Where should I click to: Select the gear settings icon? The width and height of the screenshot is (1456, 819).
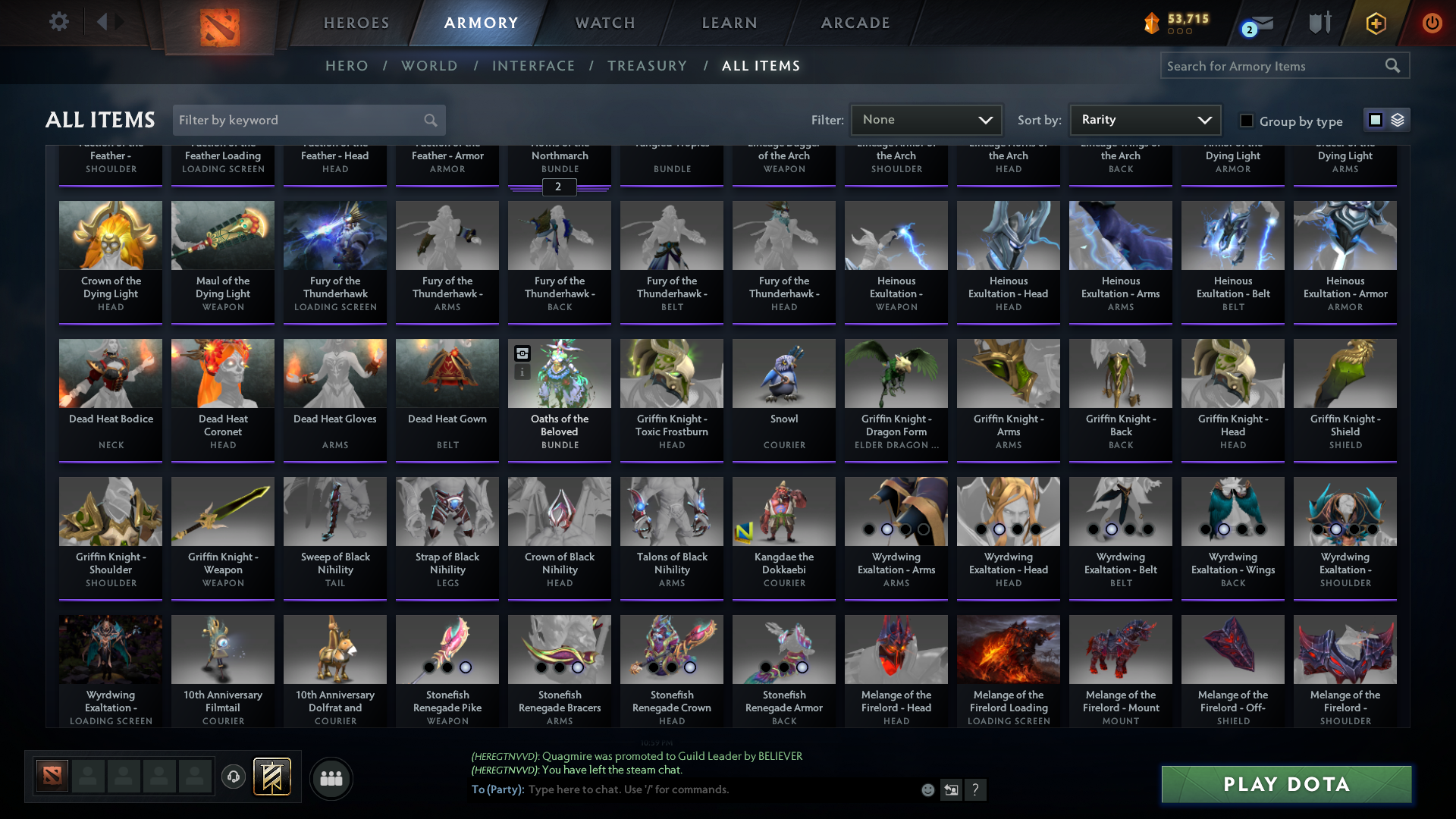[59, 21]
